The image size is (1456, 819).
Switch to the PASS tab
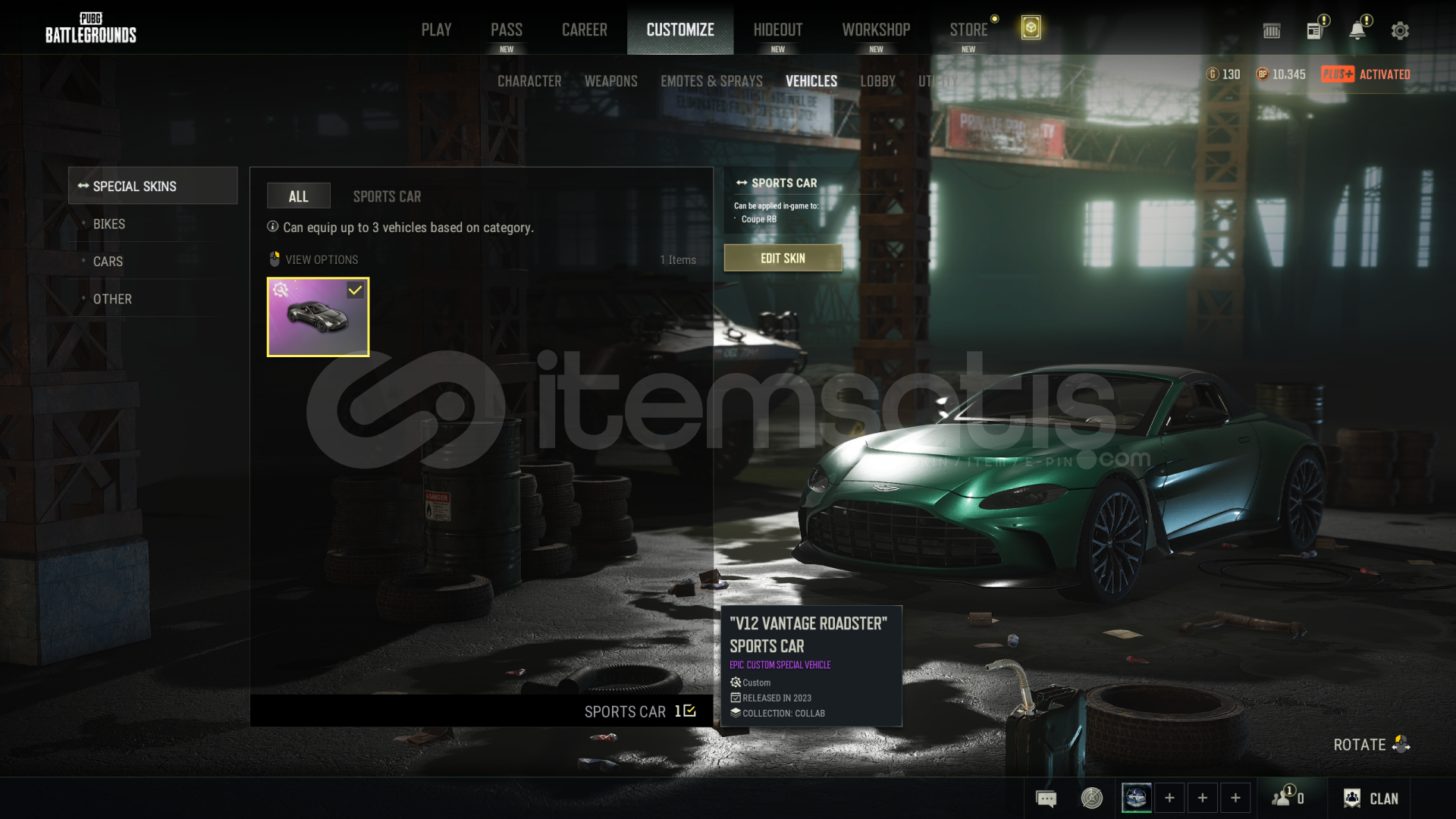[x=506, y=30]
